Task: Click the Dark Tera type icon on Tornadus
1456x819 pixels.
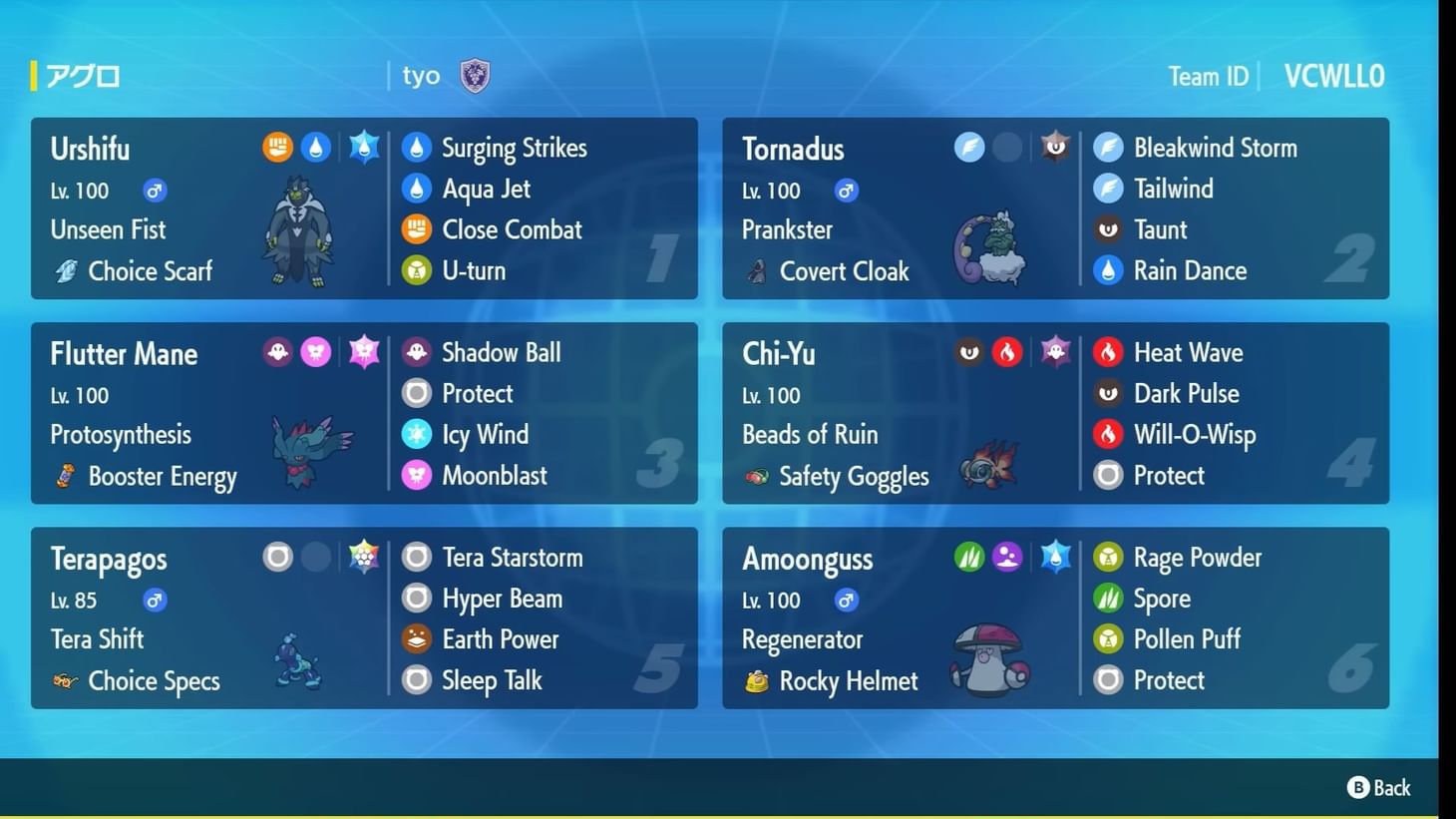Action: (1054, 147)
